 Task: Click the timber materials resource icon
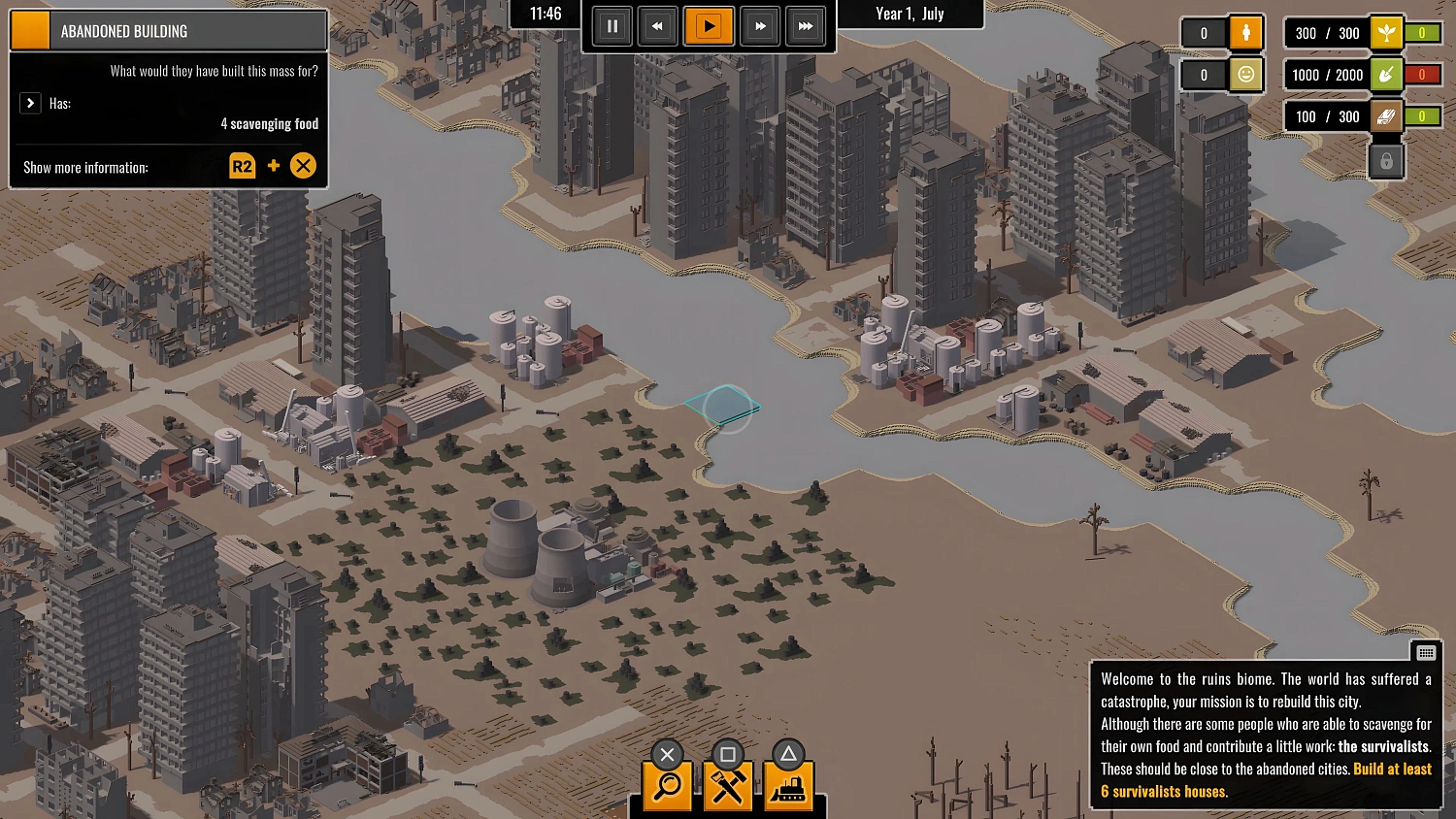1386,115
